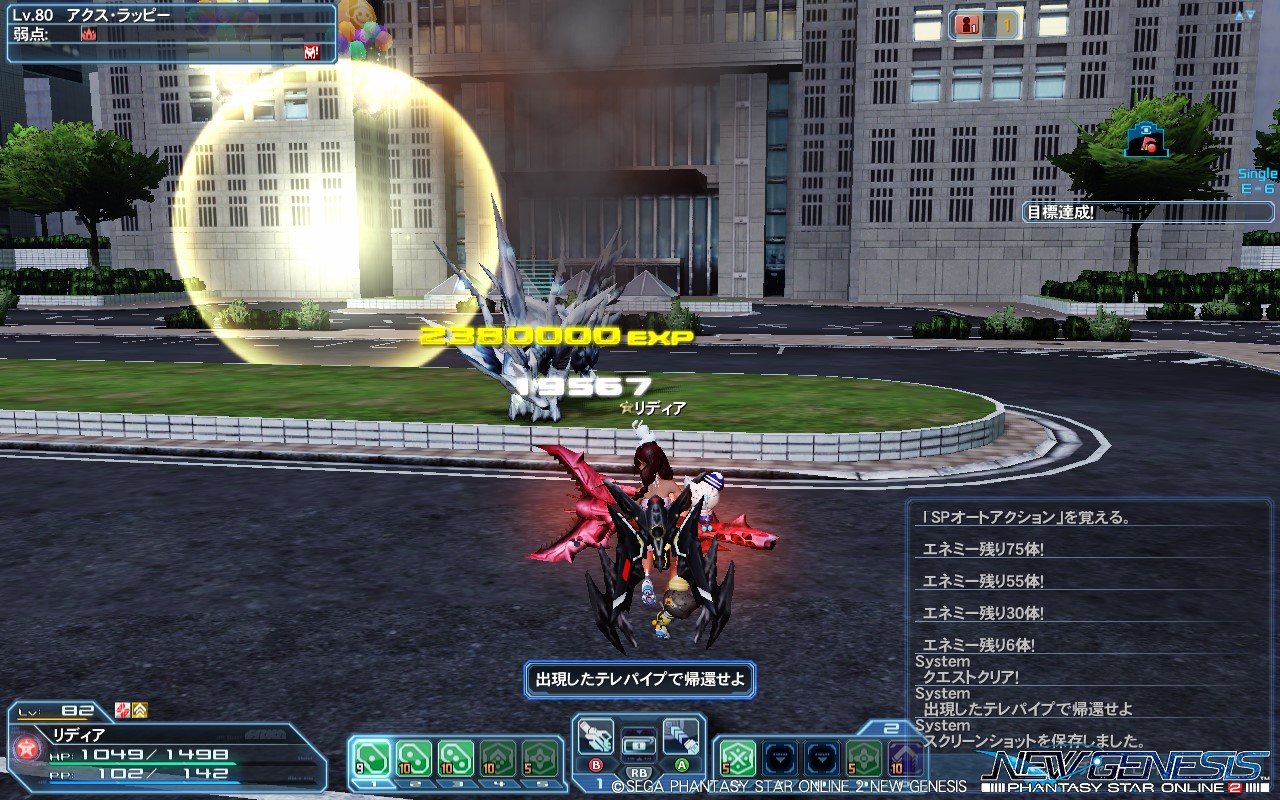Activate the purple chevron skill with count 10
The width and height of the screenshot is (1280, 800).
pos(906,758)
